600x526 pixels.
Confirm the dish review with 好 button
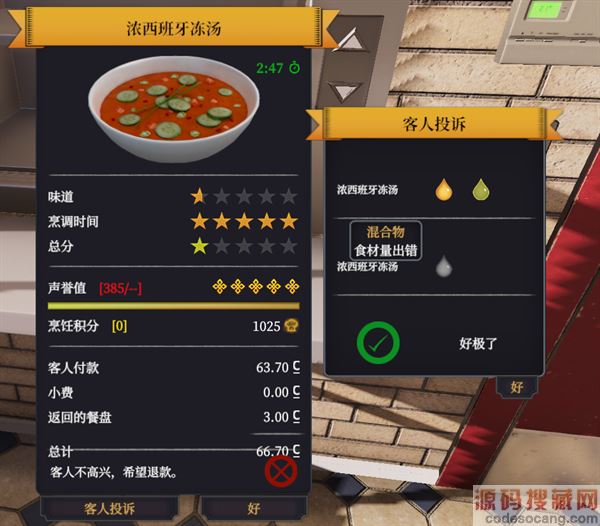point(254,508)
